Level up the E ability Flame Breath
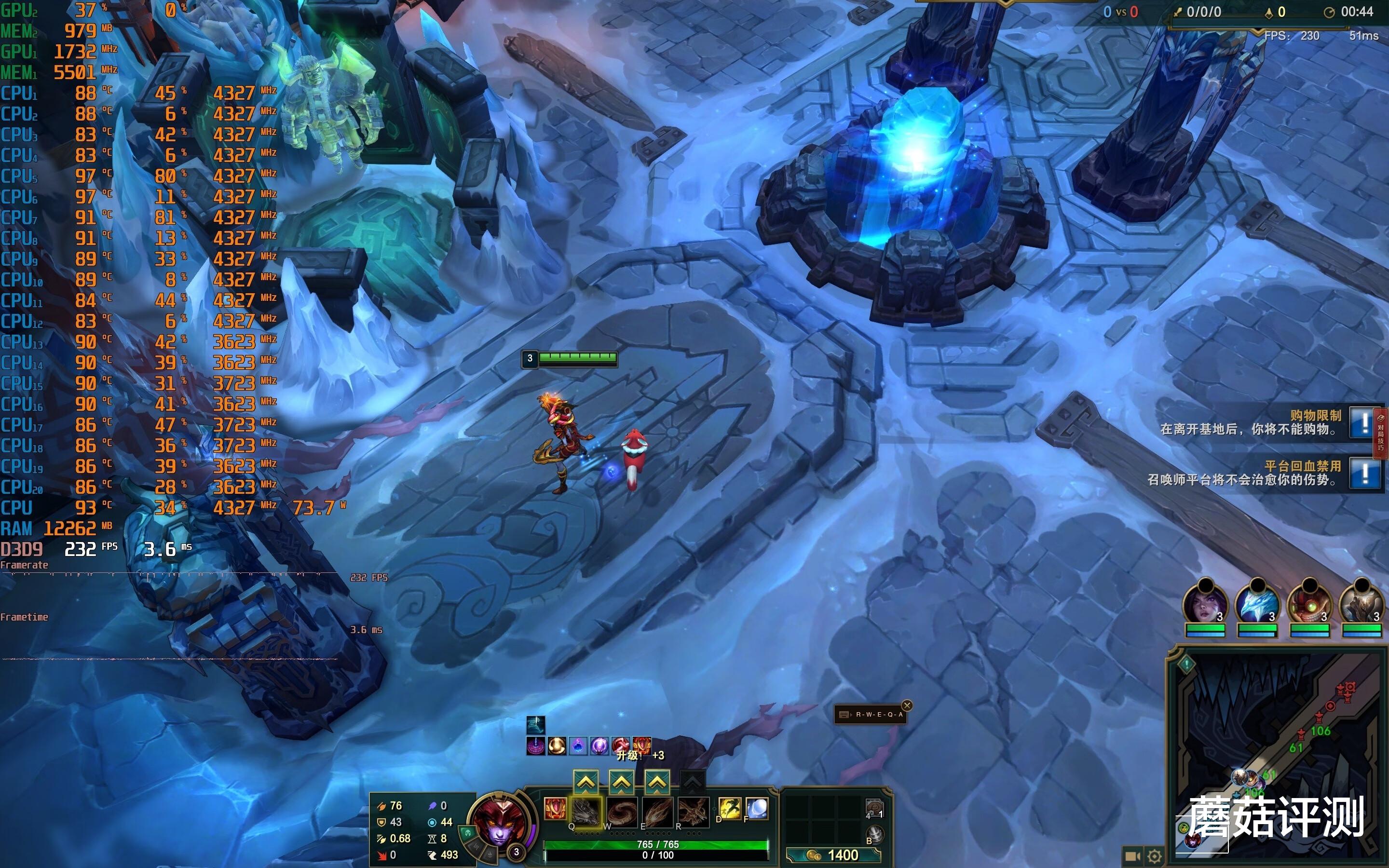This screenshot has width=1389, height=868. tap(657, 782)
